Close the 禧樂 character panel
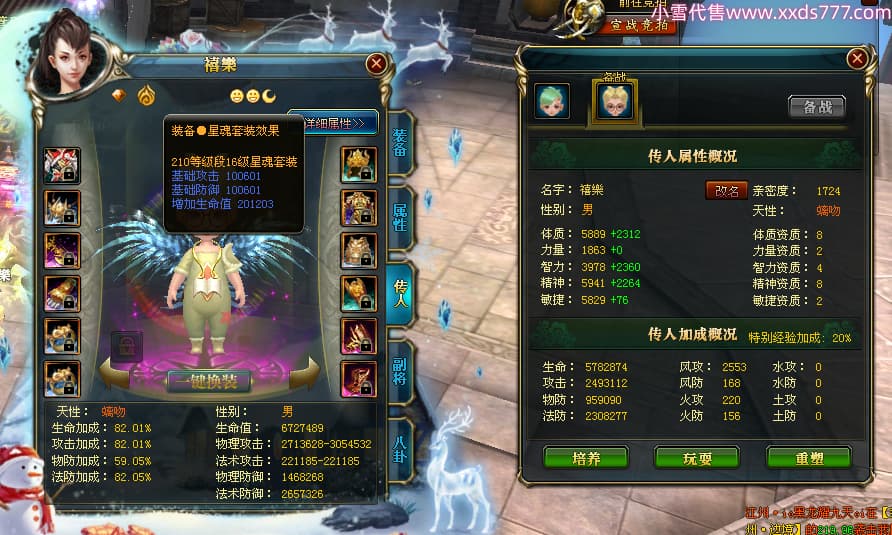892x535 pixels. tap(376, 64)
